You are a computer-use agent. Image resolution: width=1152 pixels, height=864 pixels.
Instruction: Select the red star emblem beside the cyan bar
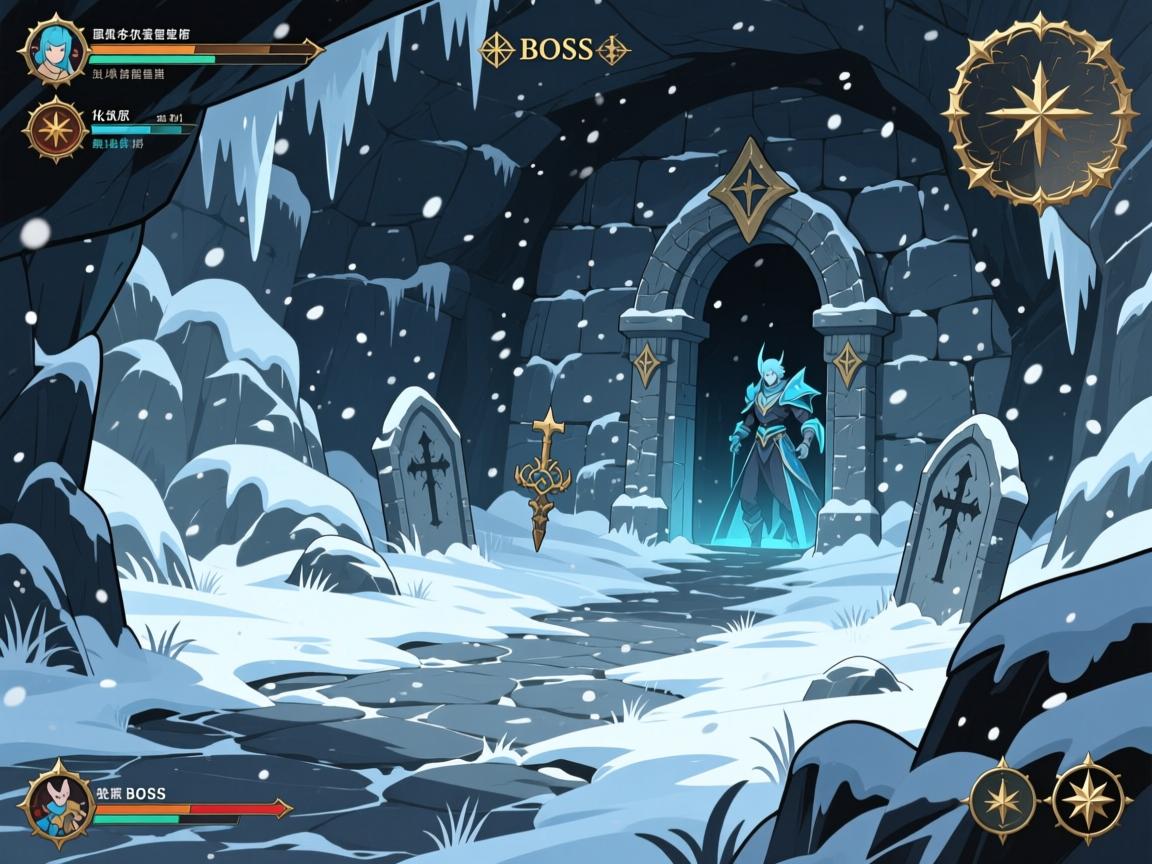[52, 130]
